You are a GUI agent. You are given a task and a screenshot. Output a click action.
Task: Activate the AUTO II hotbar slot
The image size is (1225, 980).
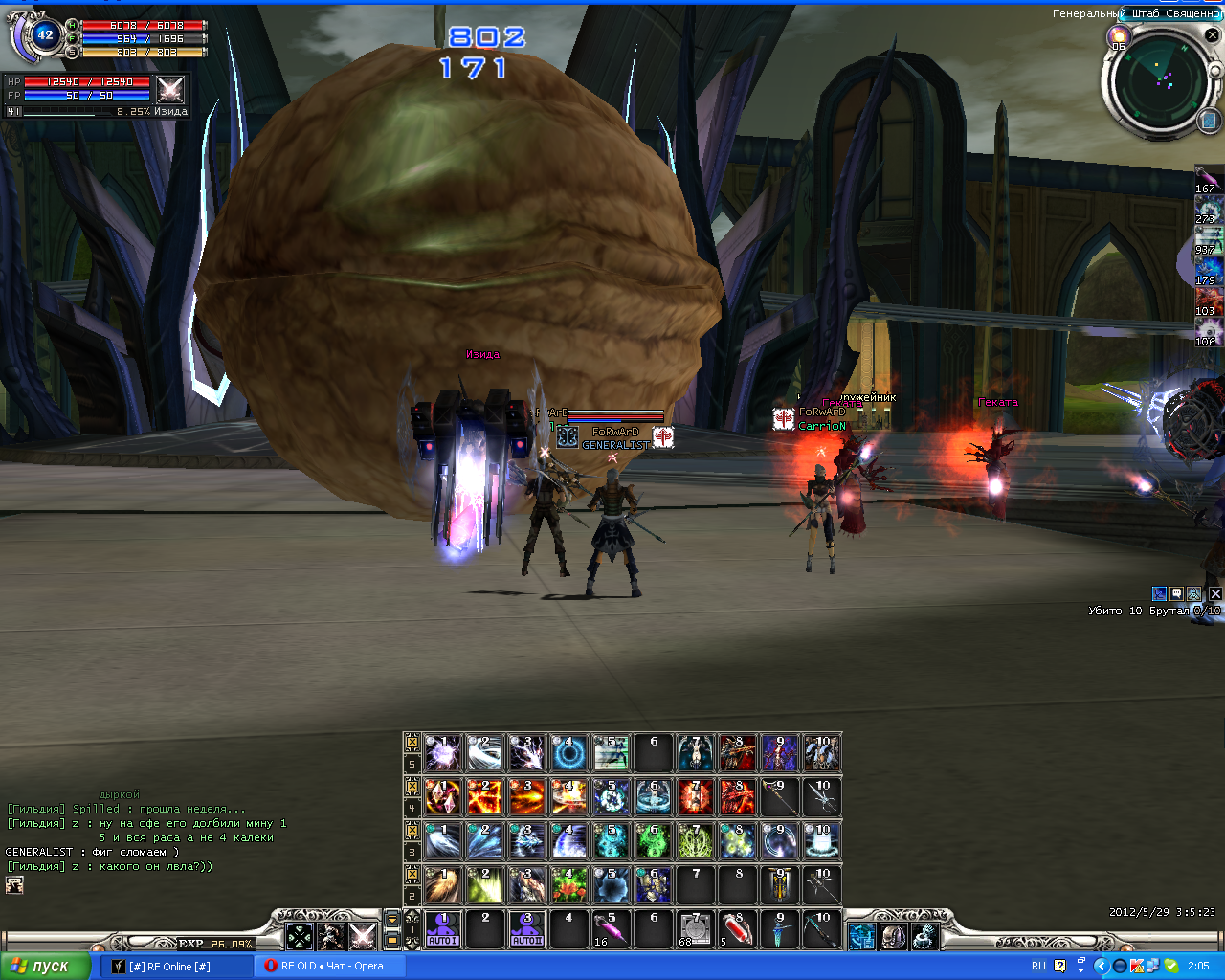[527, 929]
